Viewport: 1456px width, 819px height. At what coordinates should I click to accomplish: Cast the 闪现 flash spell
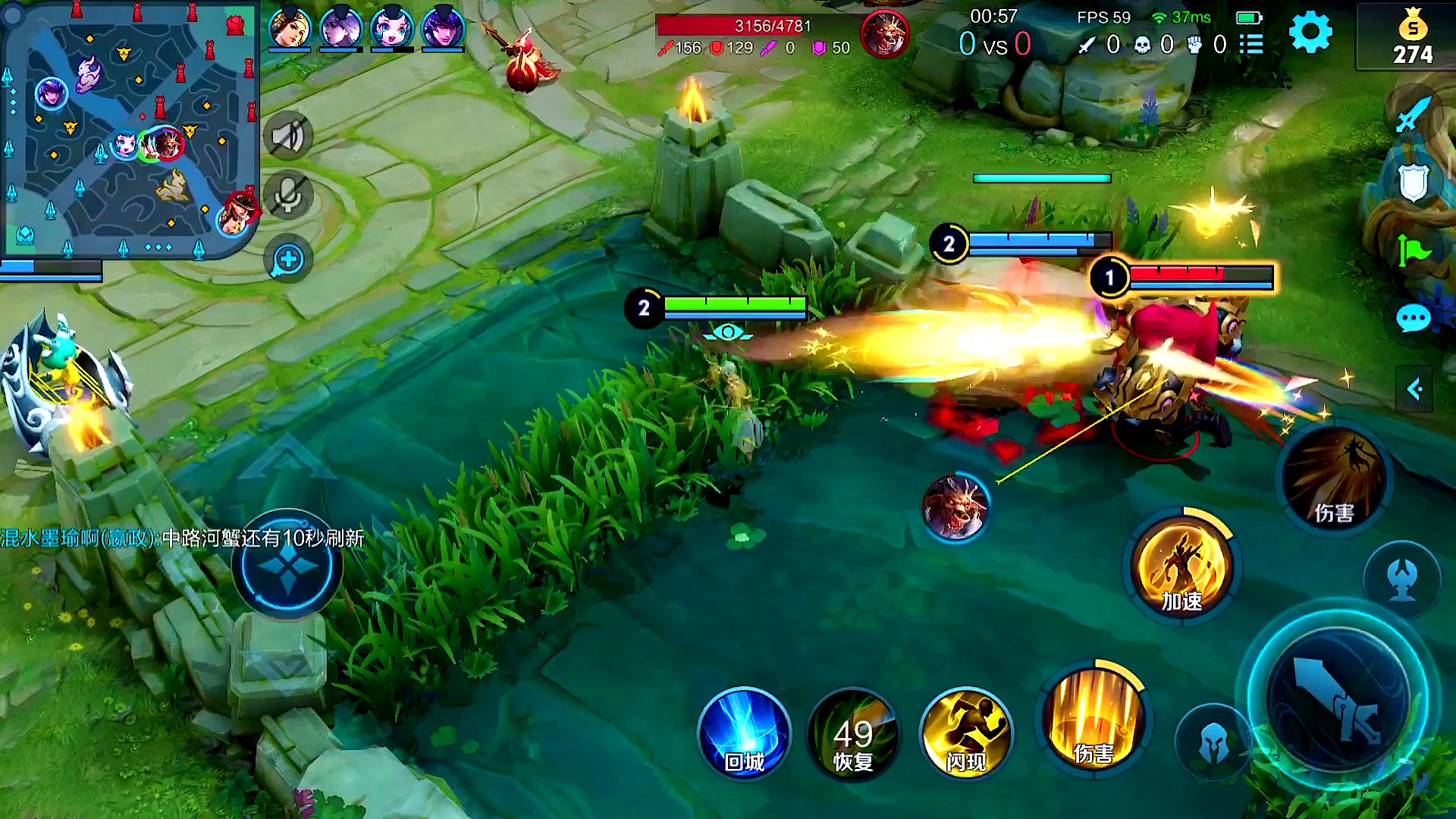pyautogui.click(x=965, y=733)
